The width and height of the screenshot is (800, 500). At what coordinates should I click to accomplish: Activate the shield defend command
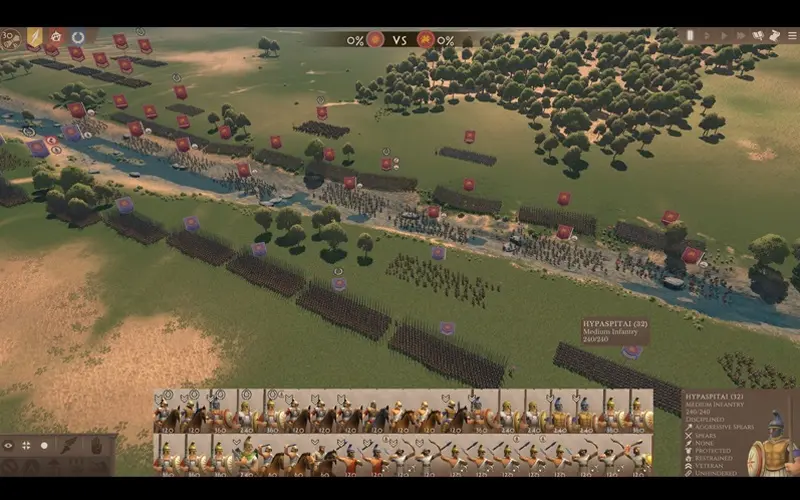point(97,446)
